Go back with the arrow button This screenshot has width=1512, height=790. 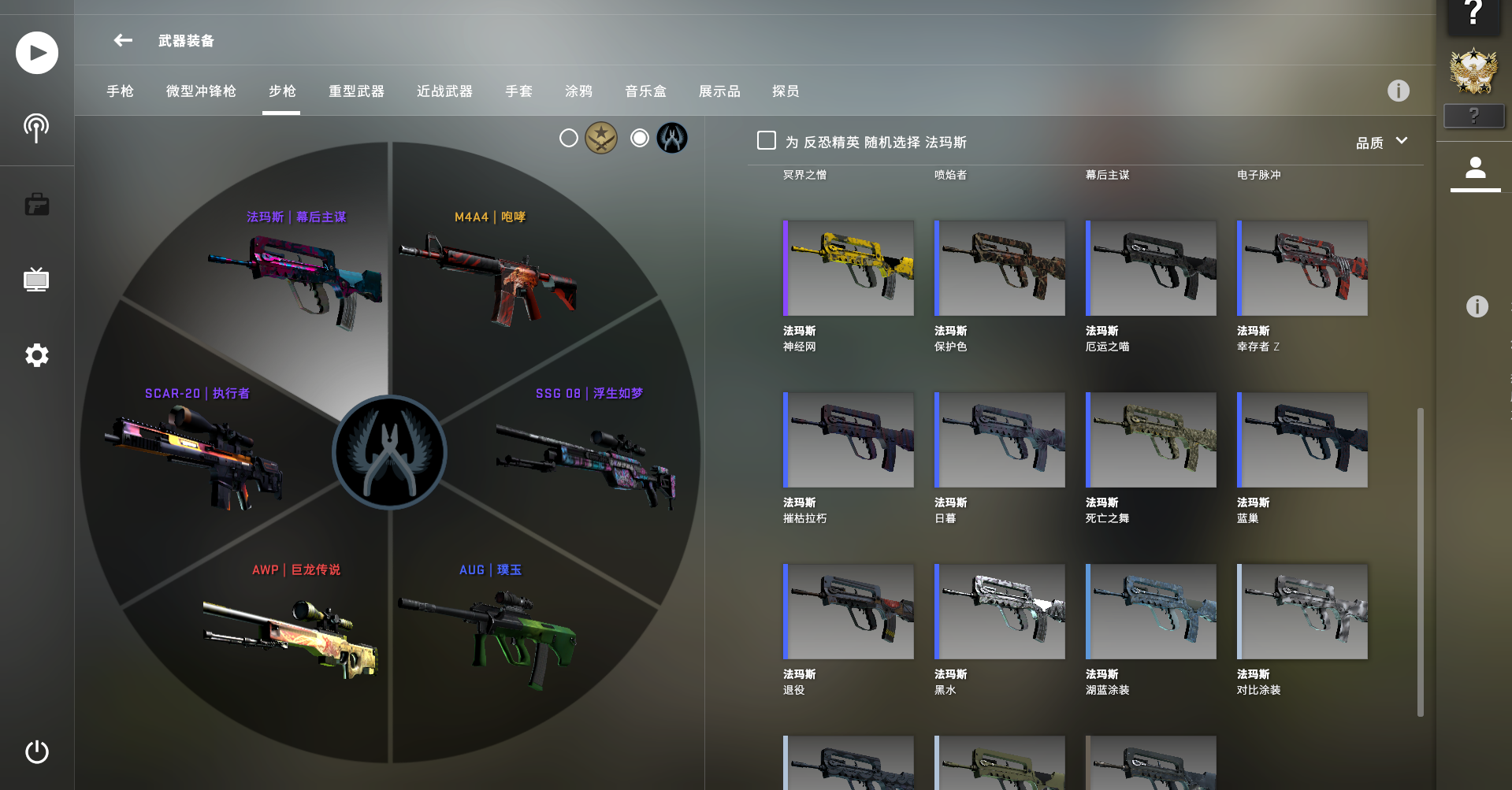pyautogui.click(x=123, y=40)
